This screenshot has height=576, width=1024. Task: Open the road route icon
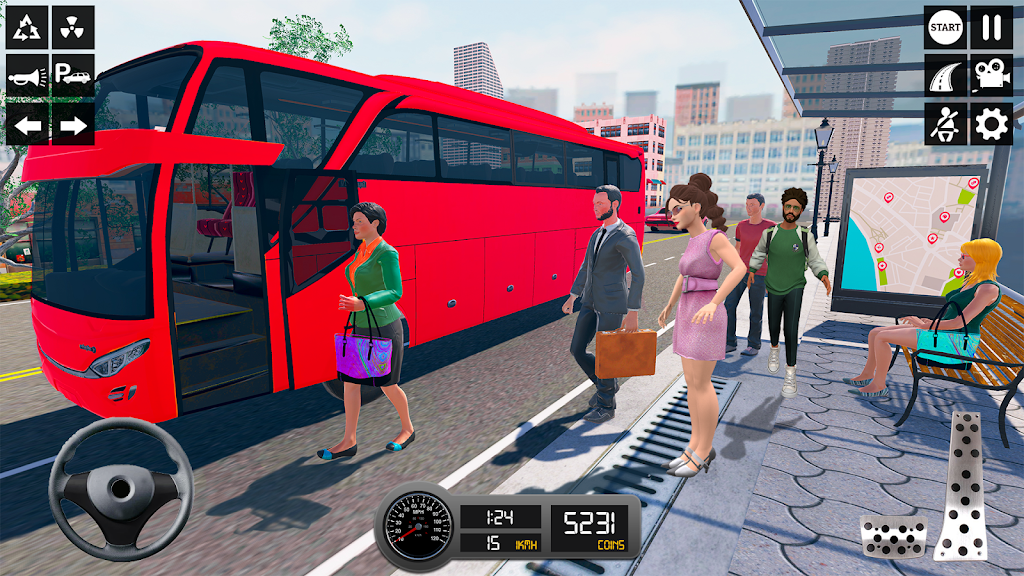click(x=945, y=75)
